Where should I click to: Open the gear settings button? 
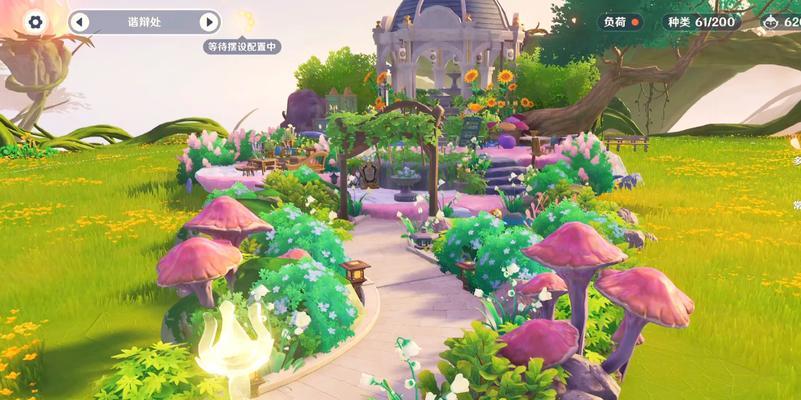coord(36,22)
